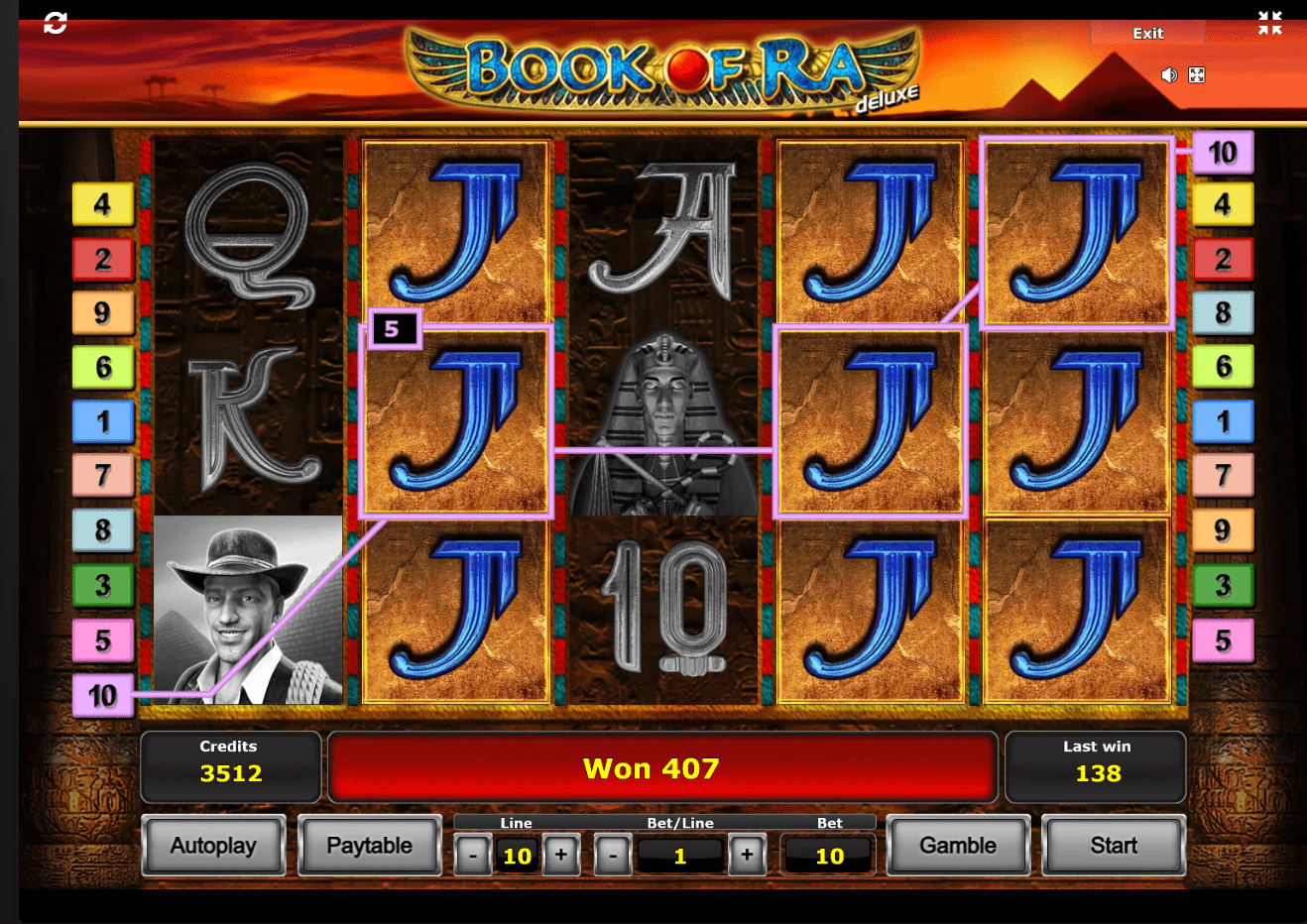Viewport: 1307px width, 924px height.
Task: Increase the number of lines
Action: (x=561, y=855)
